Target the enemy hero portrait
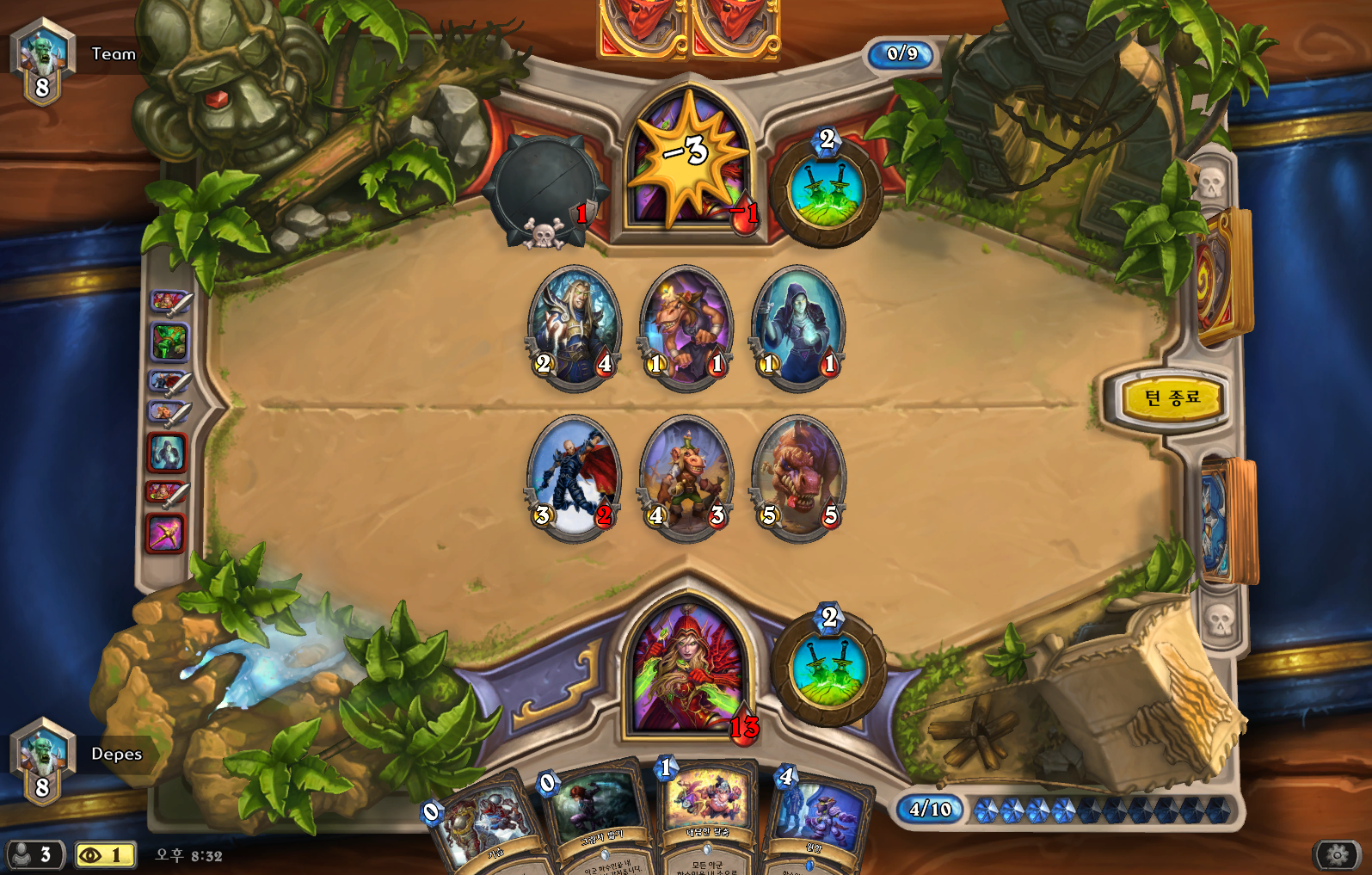Image resolution: width=1372 pixels, height=875 pixels. 688,163
